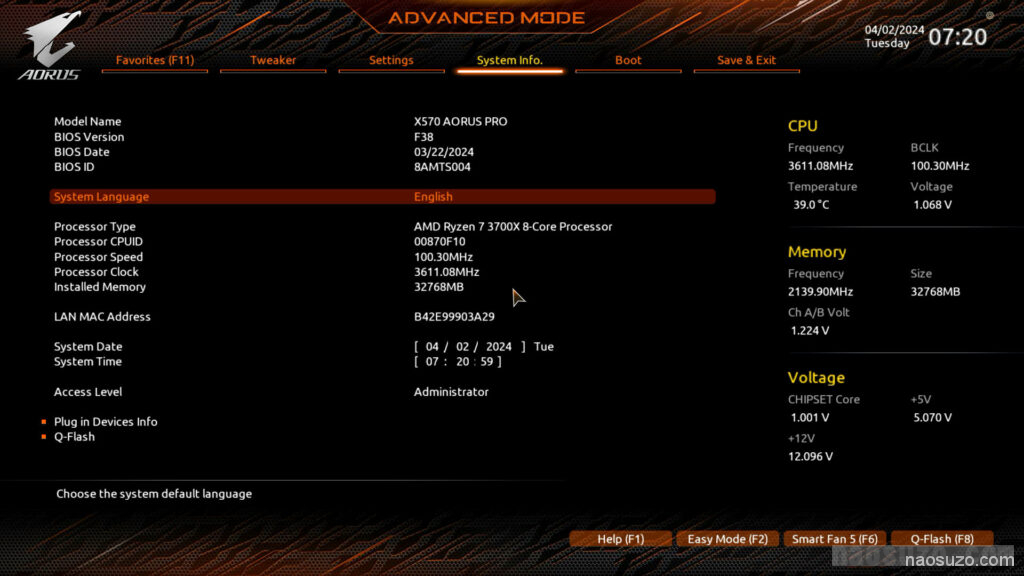
Task: Select the System Time hour field
Action: pyautogui.click(x=432, y=362)
